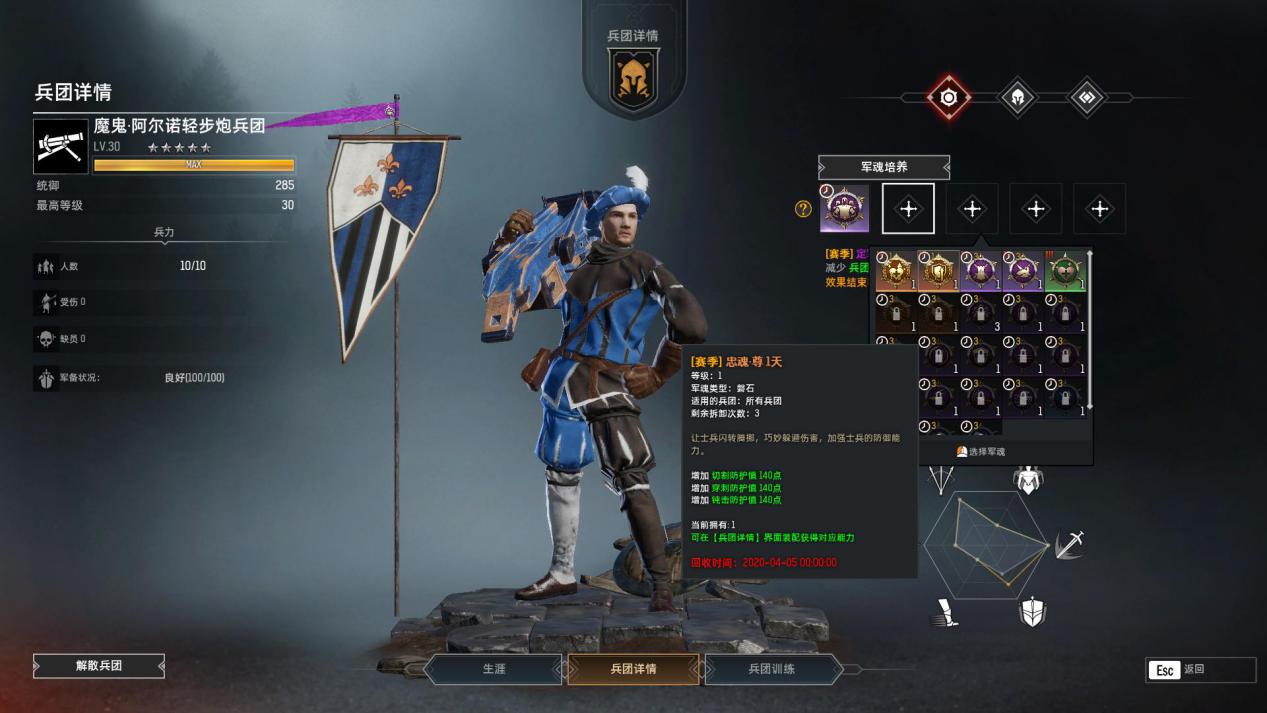Select the 兵团详情 bottom tab

click(x=633, y=669)
